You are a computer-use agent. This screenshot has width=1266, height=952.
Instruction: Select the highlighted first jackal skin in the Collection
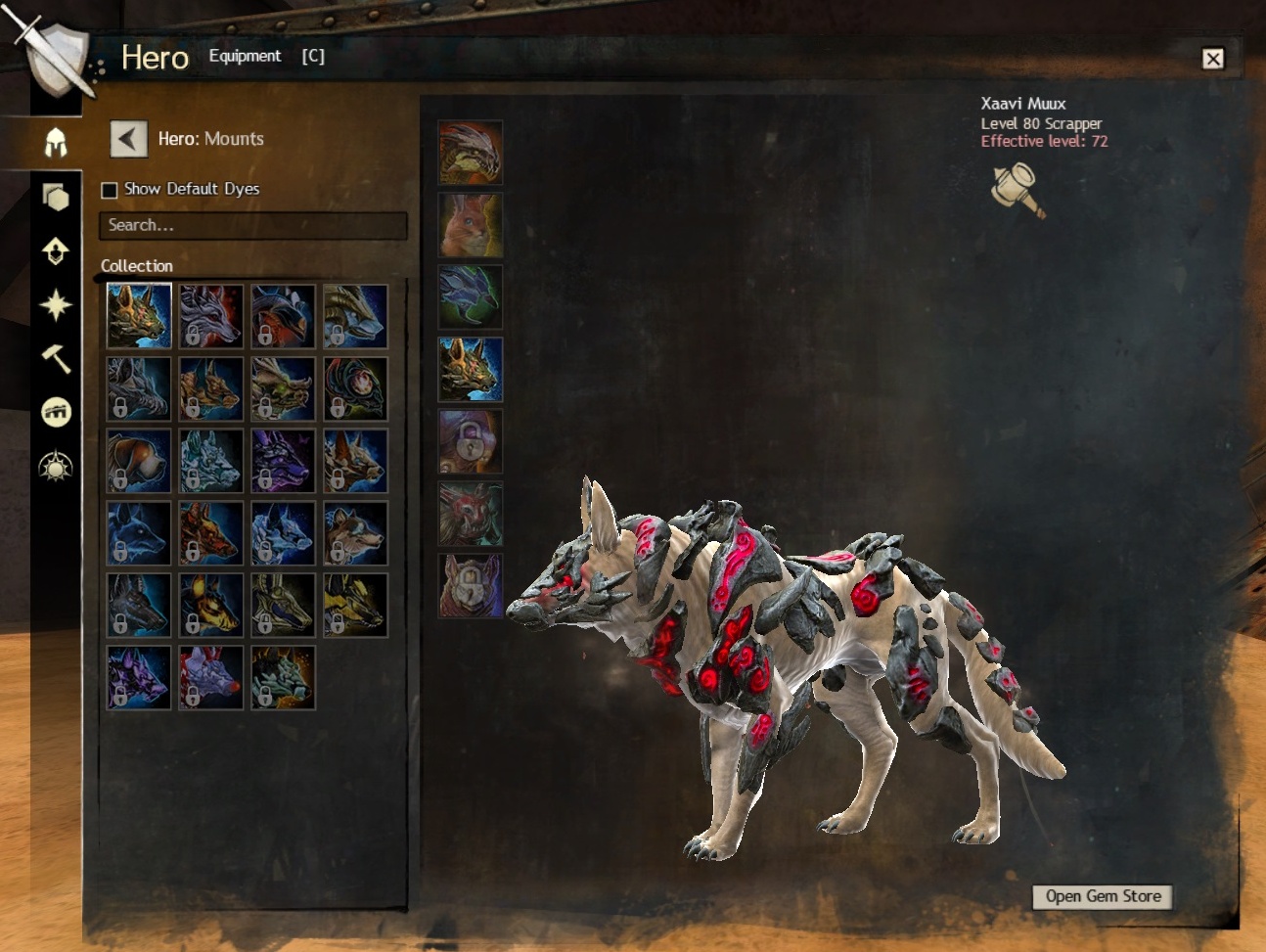coord(138,316)
